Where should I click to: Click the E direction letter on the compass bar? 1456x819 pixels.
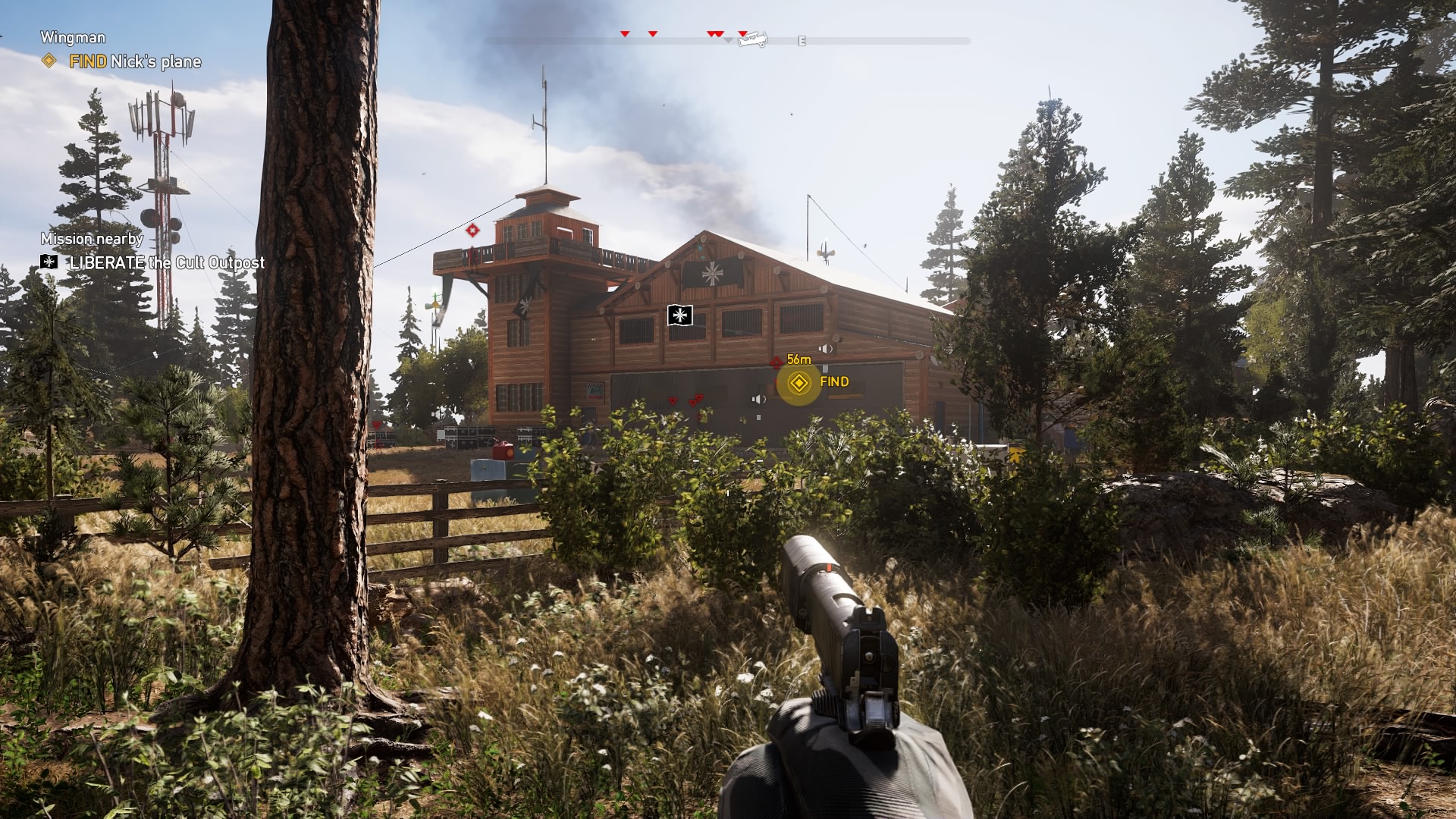(x=802, y=40)
